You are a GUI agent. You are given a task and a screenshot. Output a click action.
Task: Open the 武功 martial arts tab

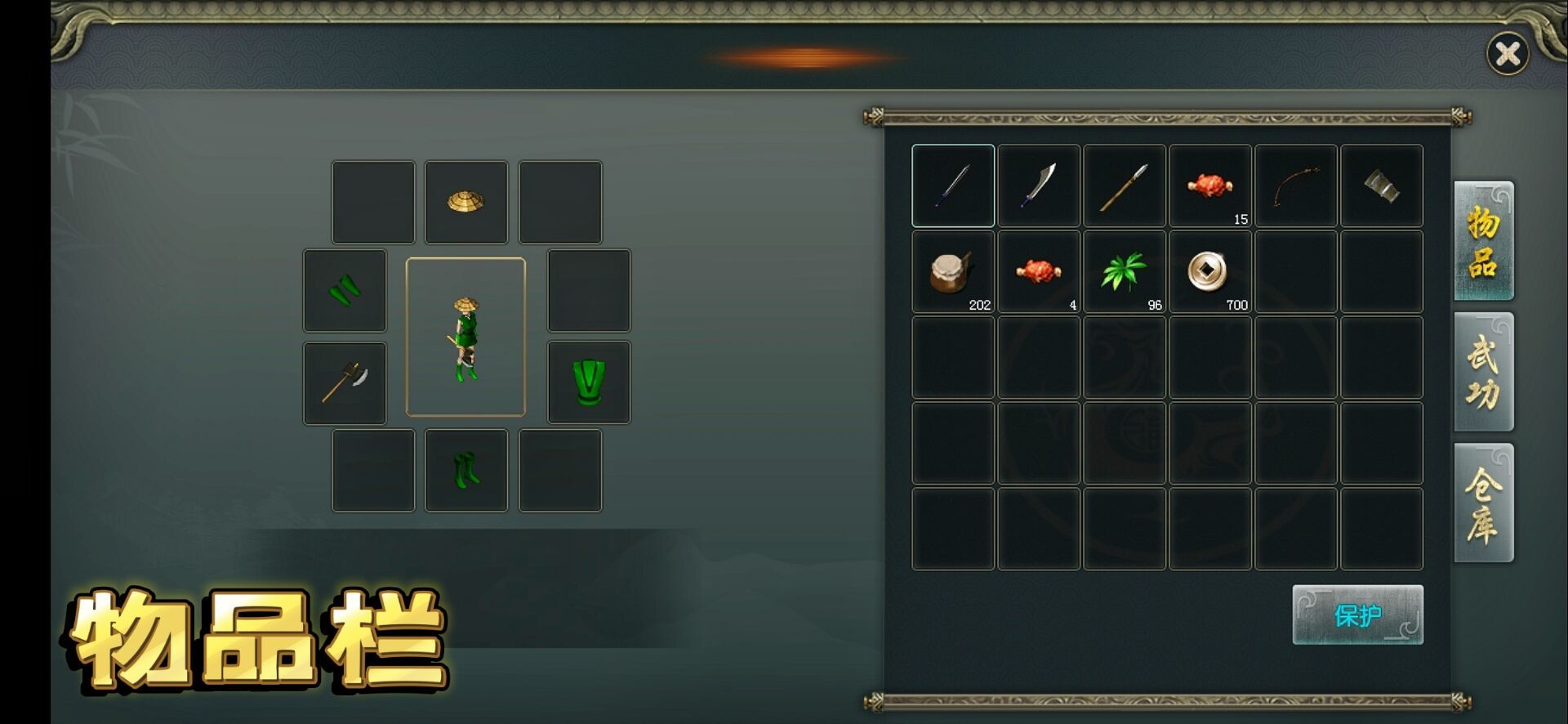(x=1483, y=372)
